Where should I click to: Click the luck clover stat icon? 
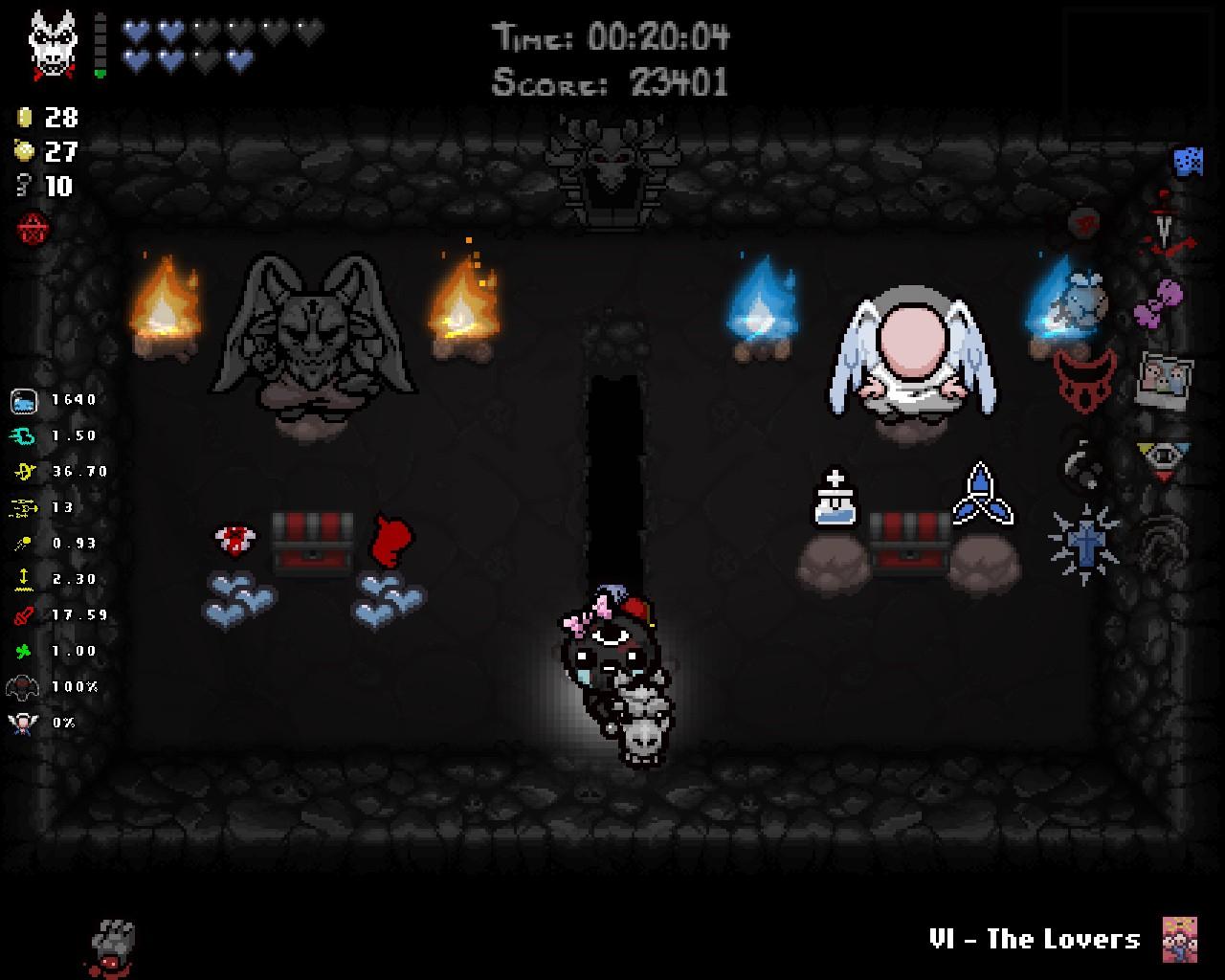tap(21, 650)
